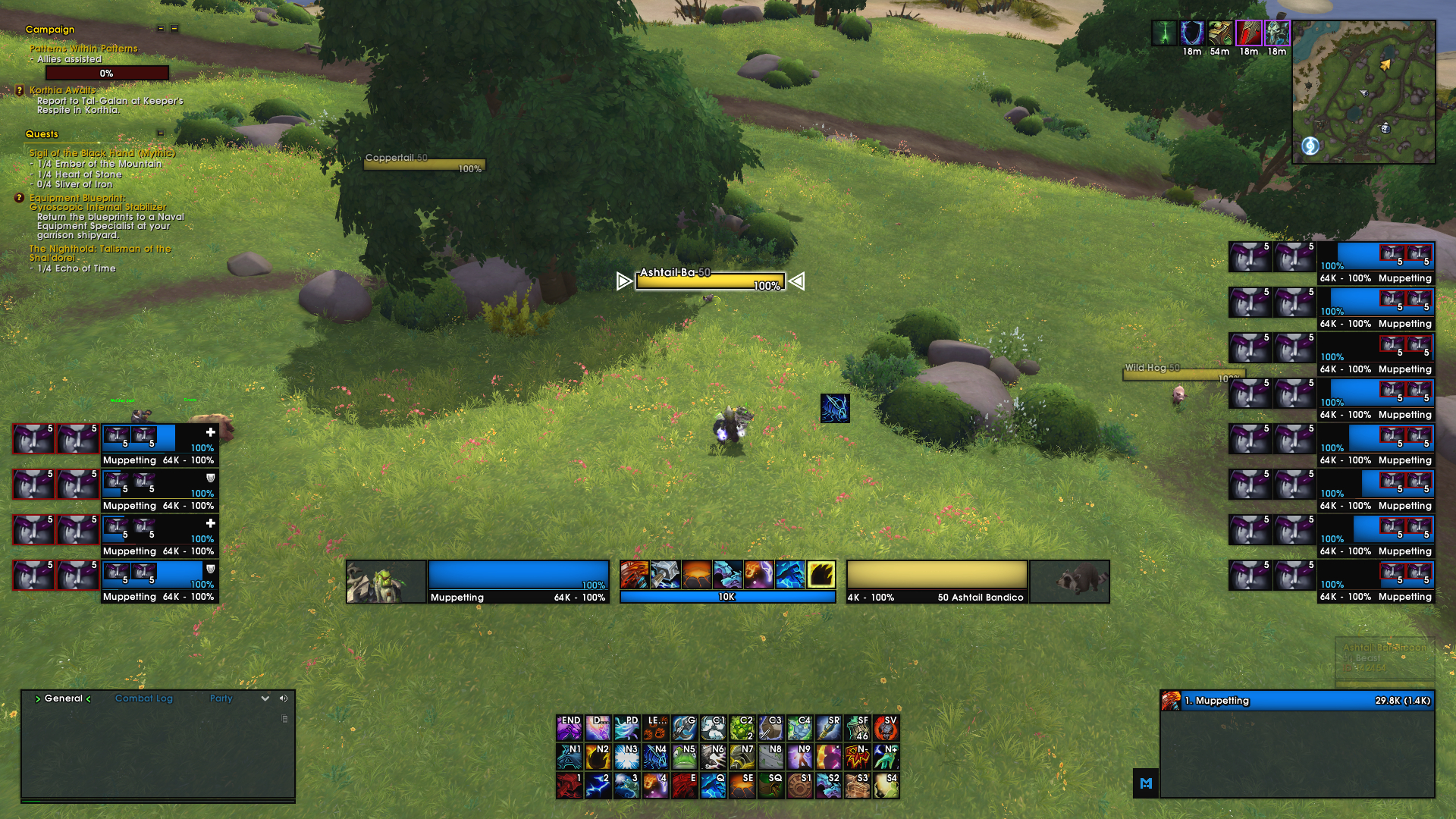Viewport: 1456px width, 819px height.
Task: Click the dark shield buff icon
Action: [x=1192, y=33]
